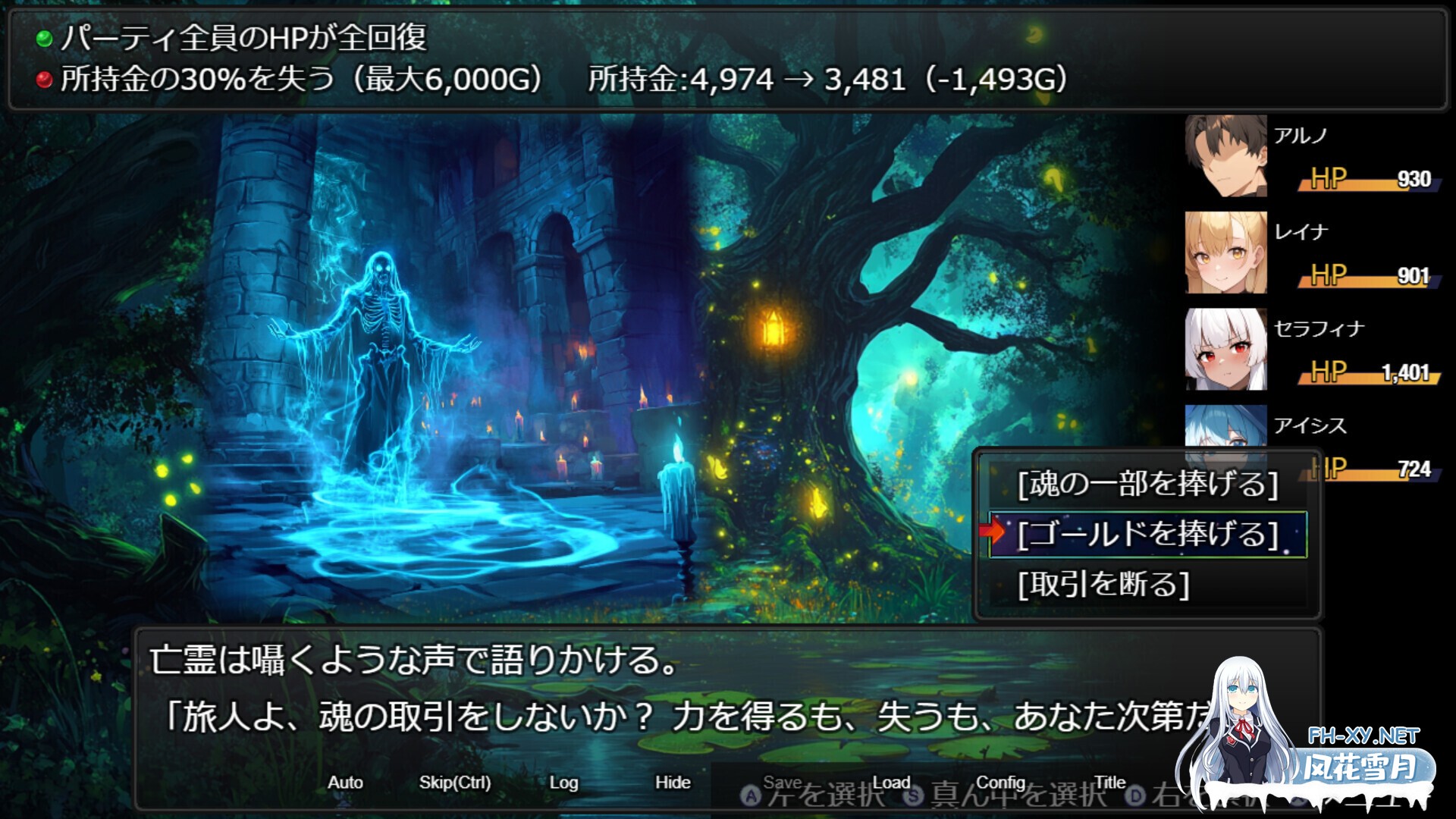Image resolution: width=1456 pixels, height=819 pixels.
Task: Open the message Log
Action: coord(563,782)
